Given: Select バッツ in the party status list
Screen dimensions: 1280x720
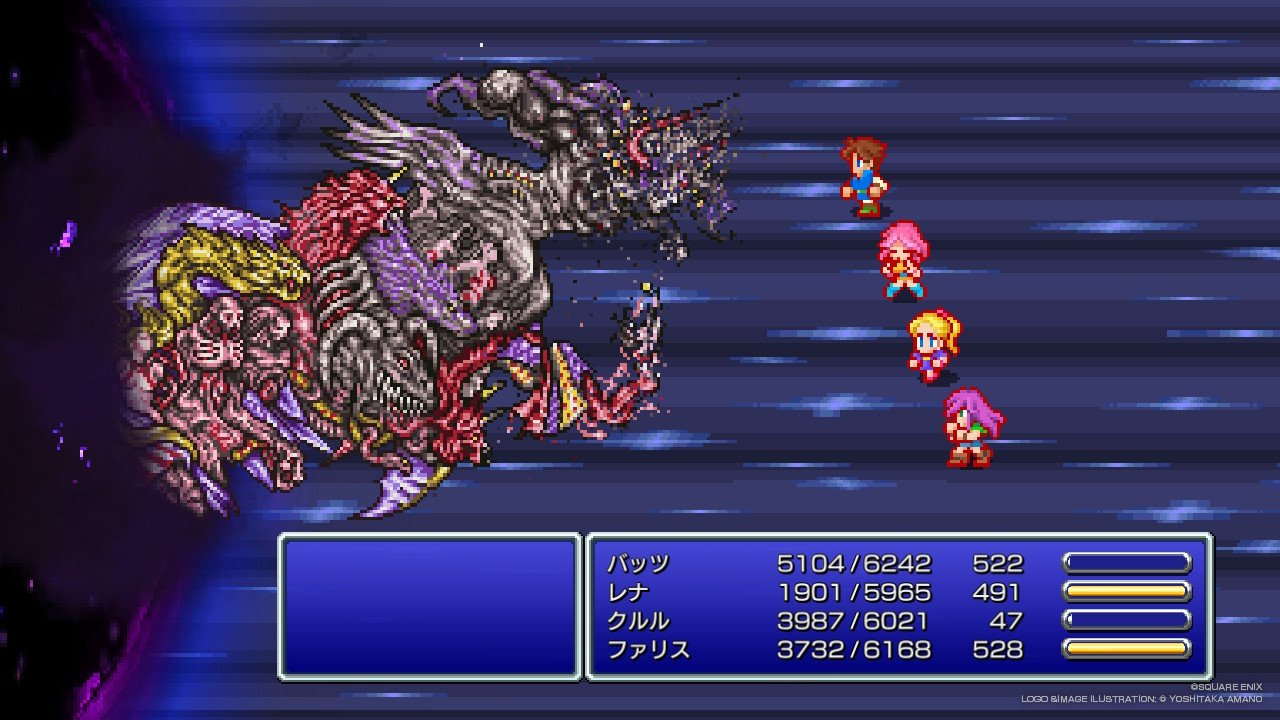Looking at the screenshot, I should (x=638, y=563).
